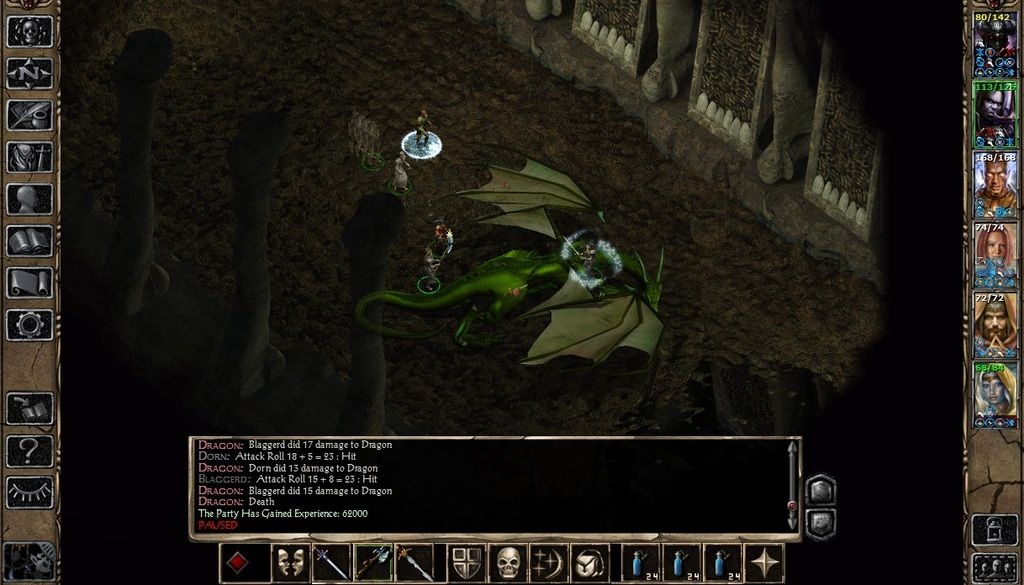Open the area map with the compass button
Image resolution: width=1024 pixels, height=585 pixels.
[x=29, y=73]
